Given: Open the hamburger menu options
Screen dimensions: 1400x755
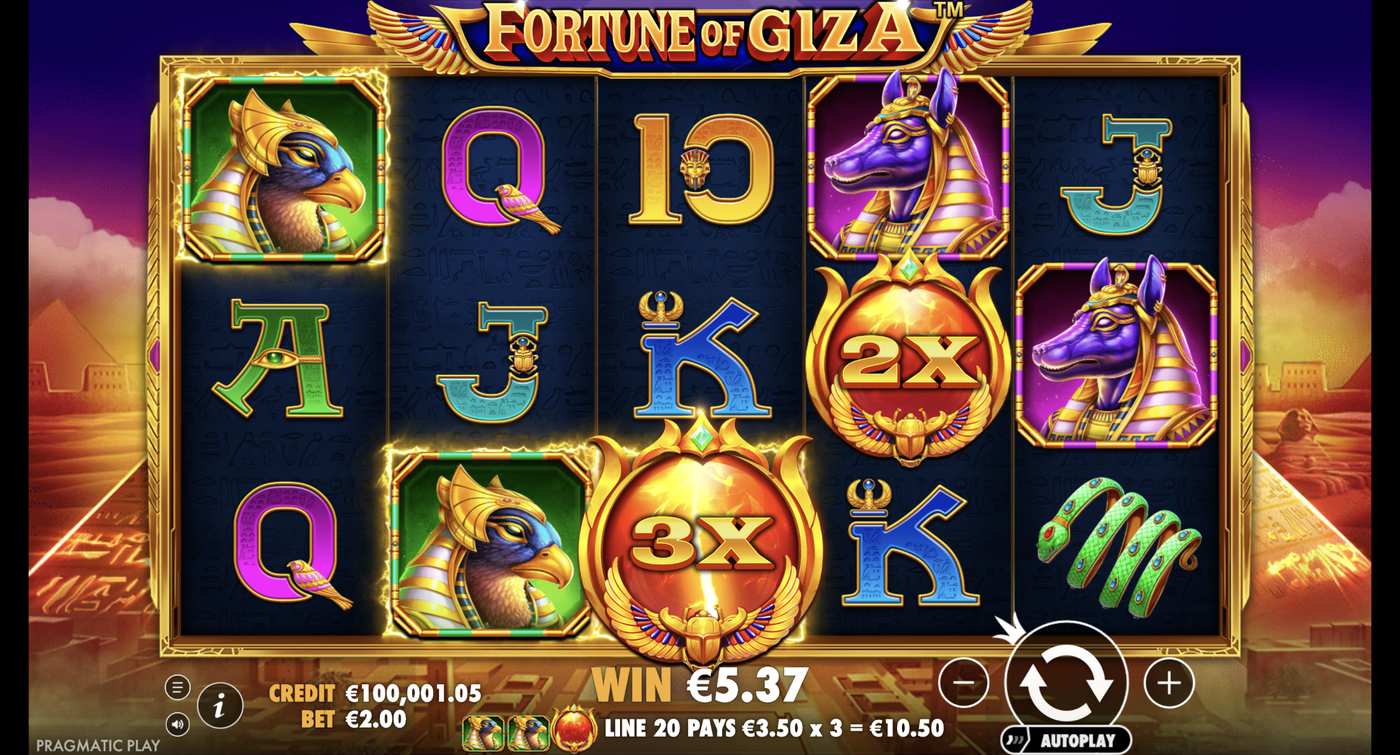Looking at the screenshot, I should coord(178,686).
